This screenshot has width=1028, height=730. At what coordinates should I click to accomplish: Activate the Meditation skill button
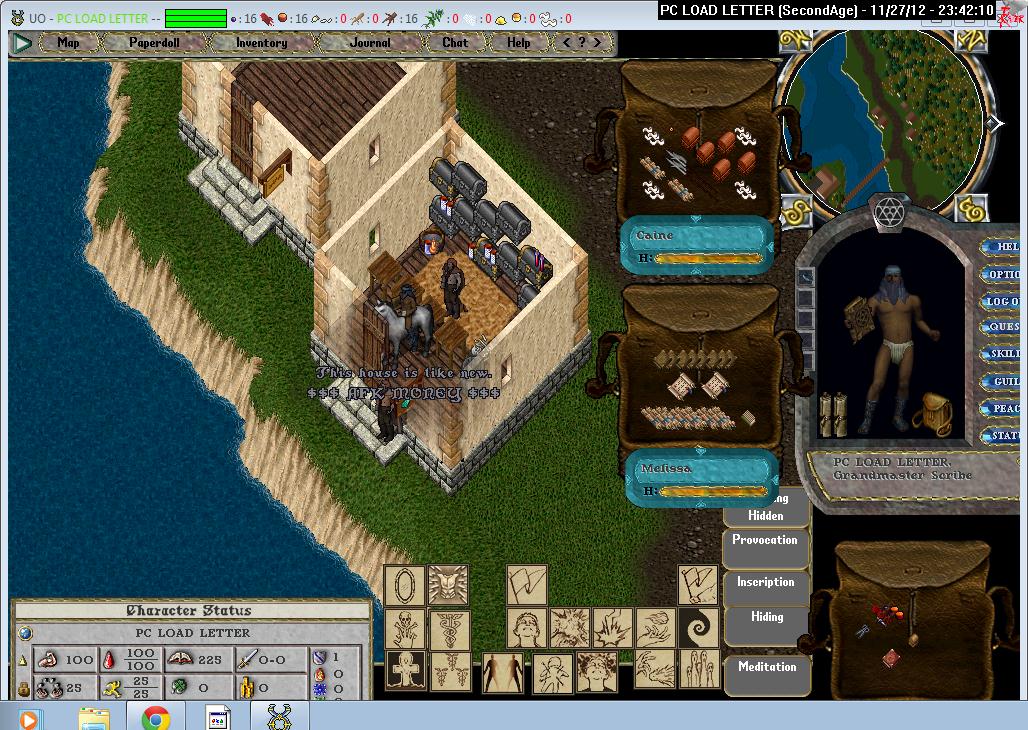tap(767, 667)
